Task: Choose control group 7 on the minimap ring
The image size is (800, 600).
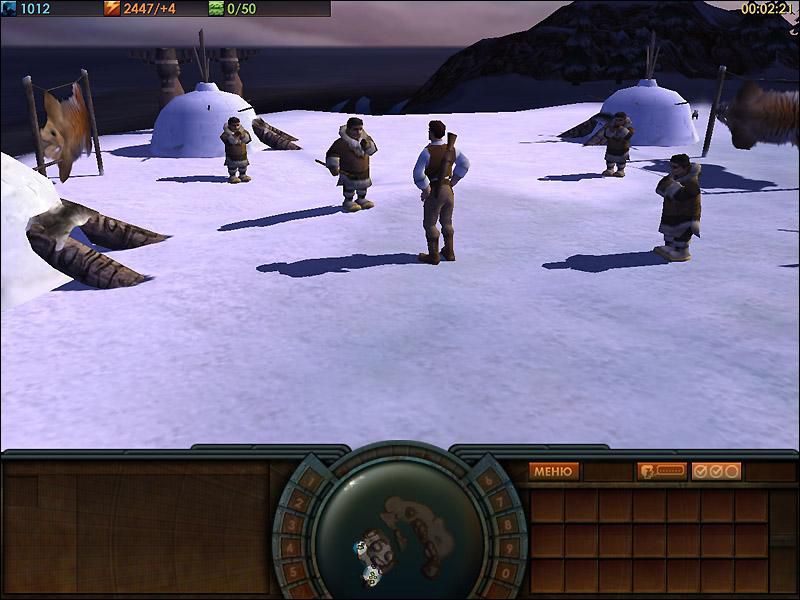Action: pyautogui.click(x=501, y=501)
